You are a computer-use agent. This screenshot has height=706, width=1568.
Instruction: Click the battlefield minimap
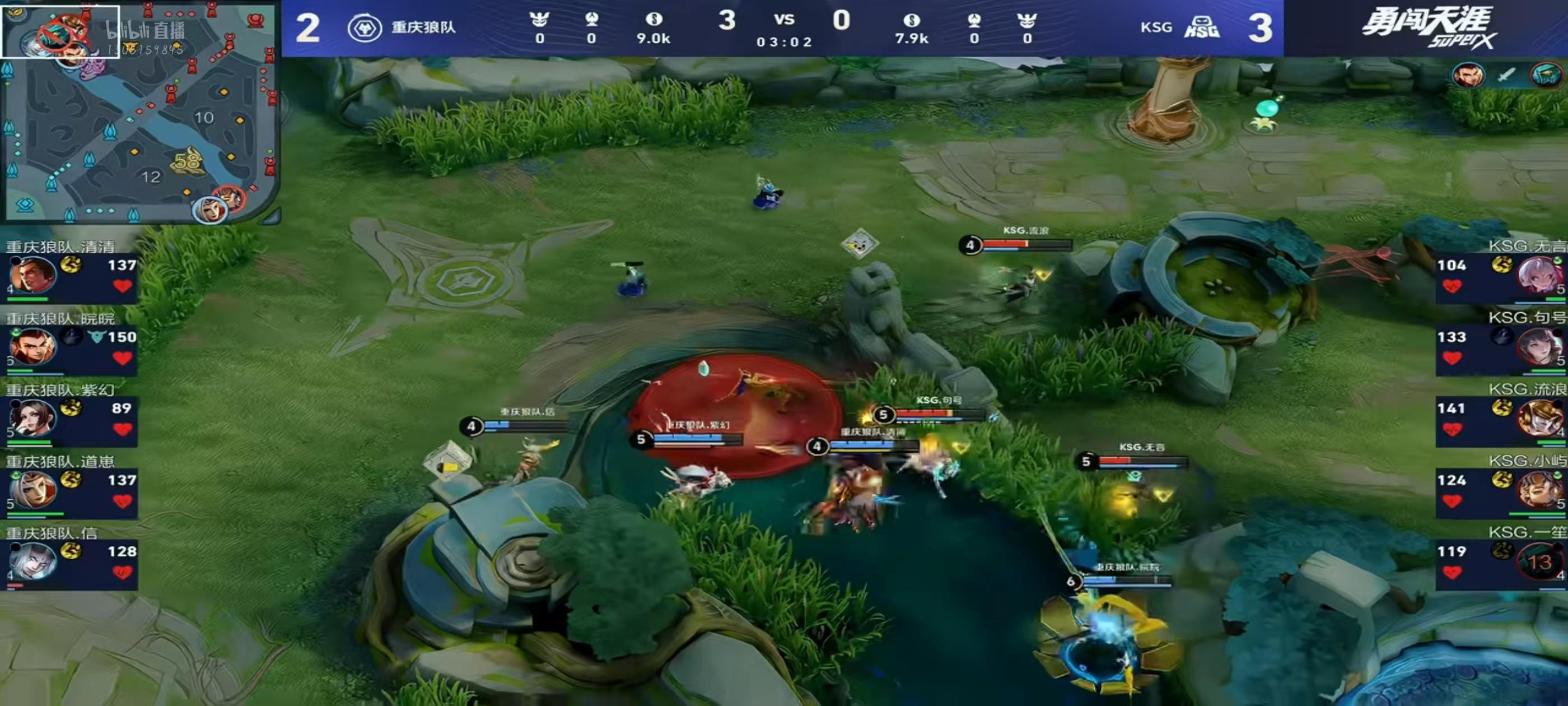140,113
